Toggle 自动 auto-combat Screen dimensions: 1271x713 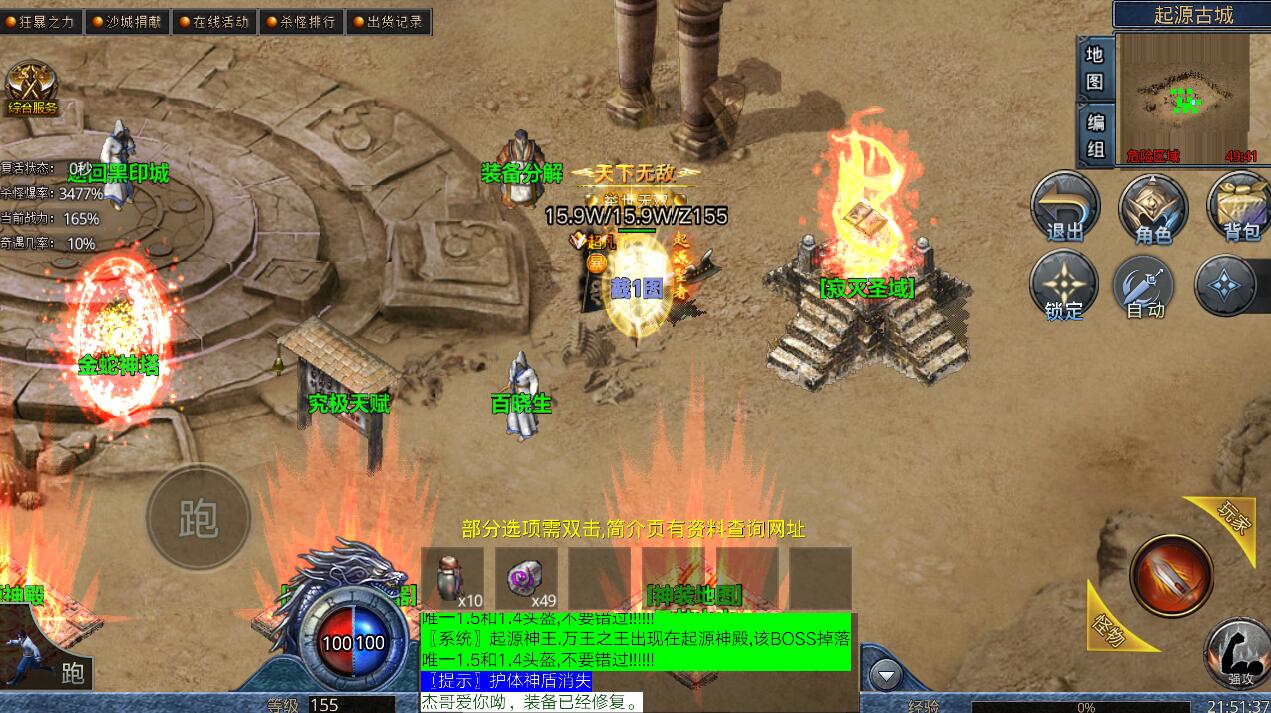[1147, 286]
